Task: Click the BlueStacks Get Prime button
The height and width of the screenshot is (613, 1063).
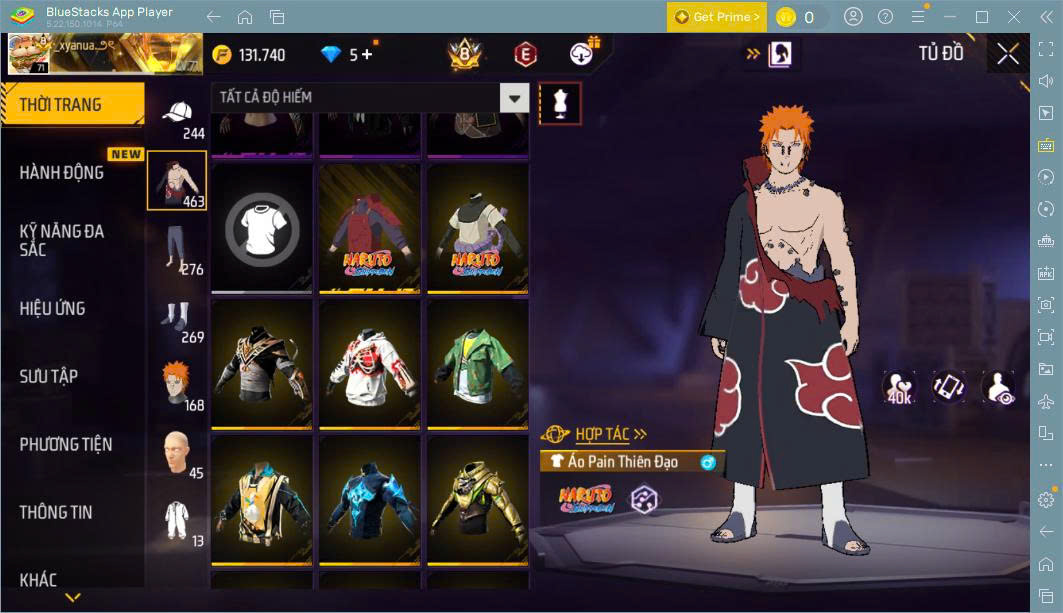Action: point(717,17)
